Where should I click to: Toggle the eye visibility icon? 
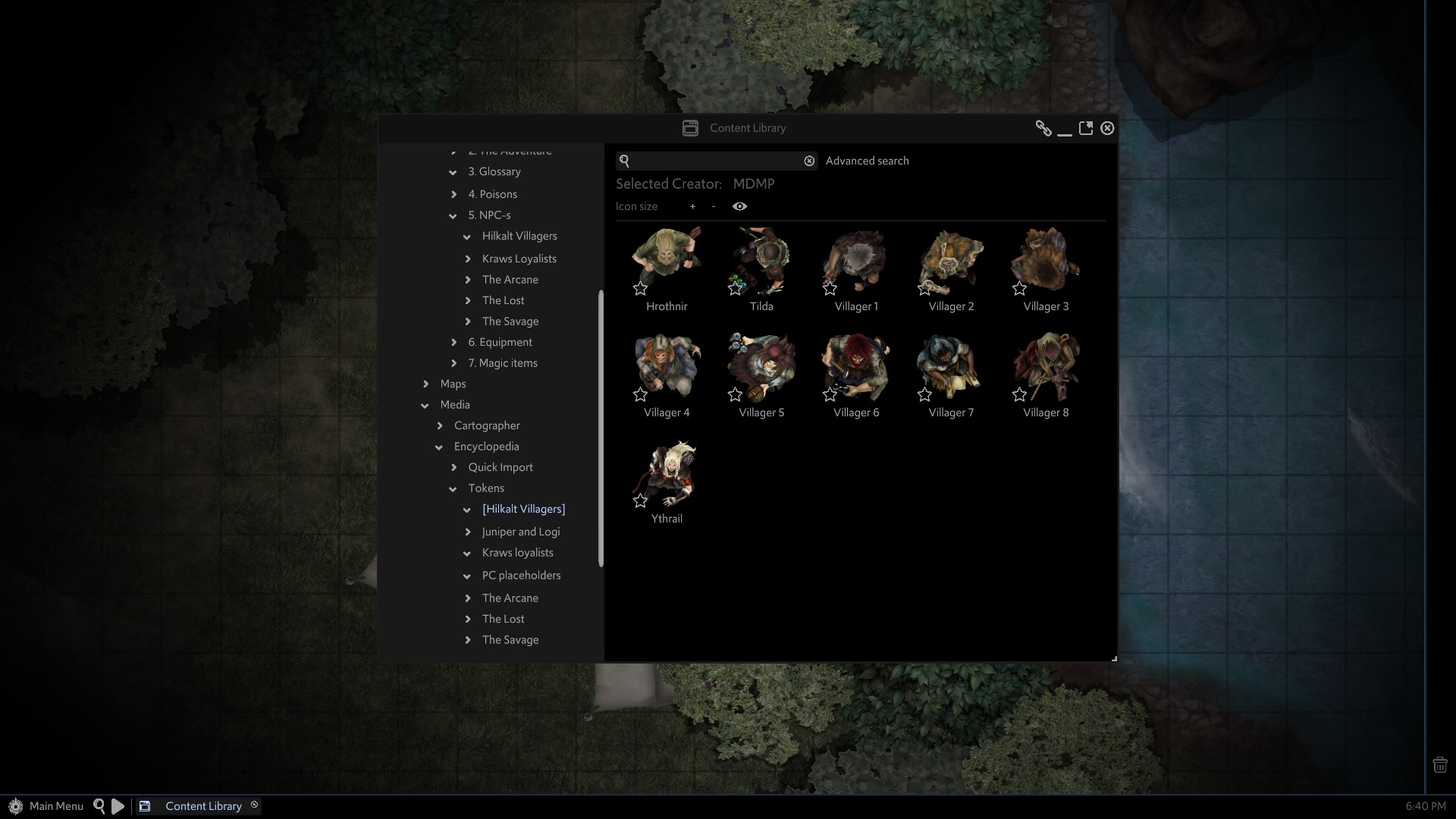(739, 206)
